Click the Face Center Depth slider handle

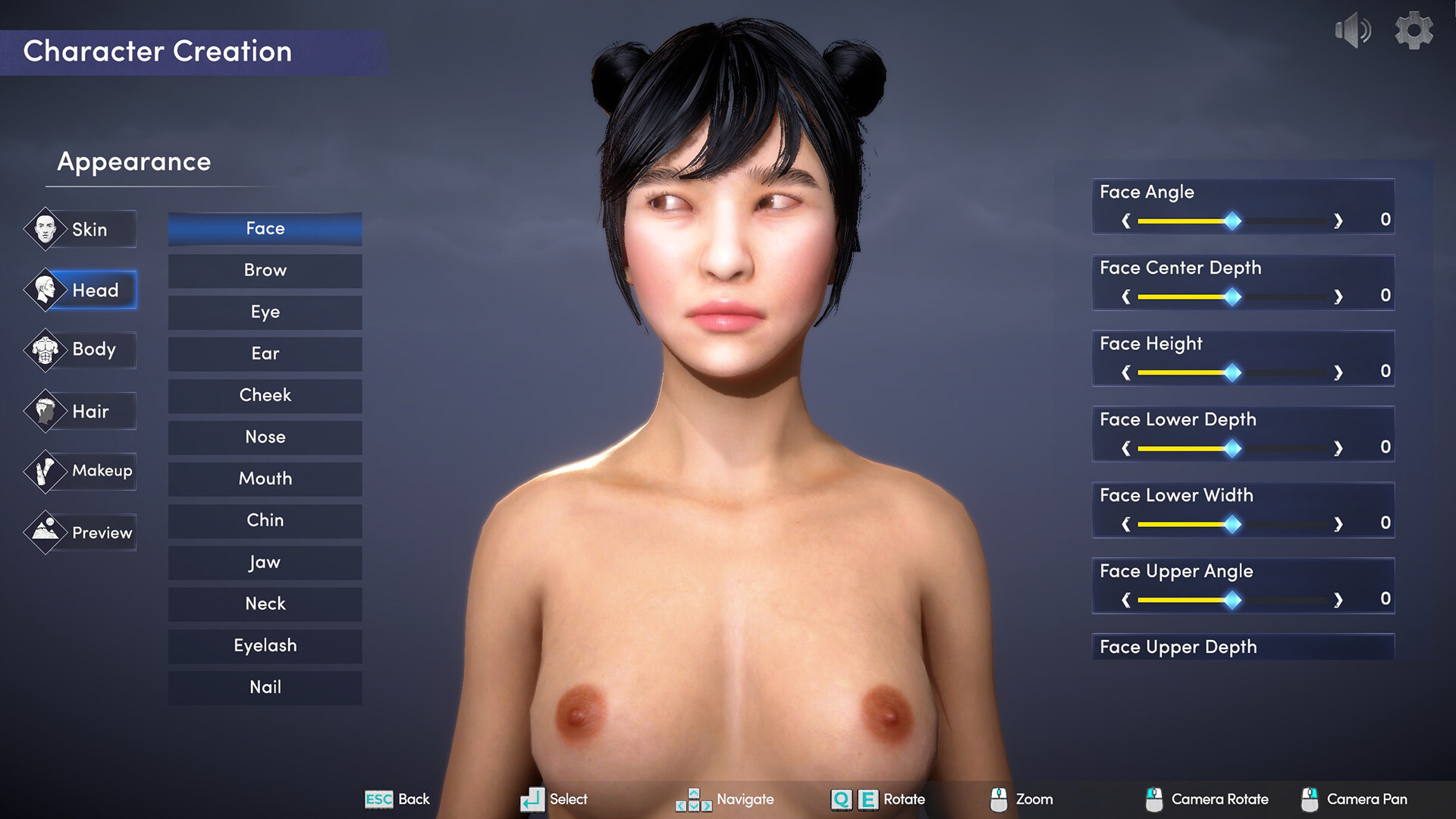coord(1233,297)
